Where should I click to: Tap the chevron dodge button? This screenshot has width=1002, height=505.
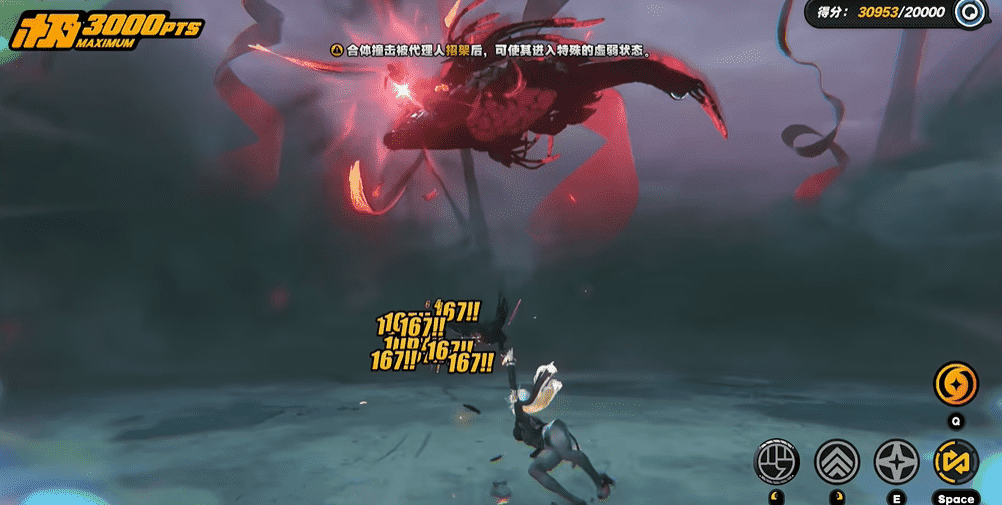[x=836, y=461]
